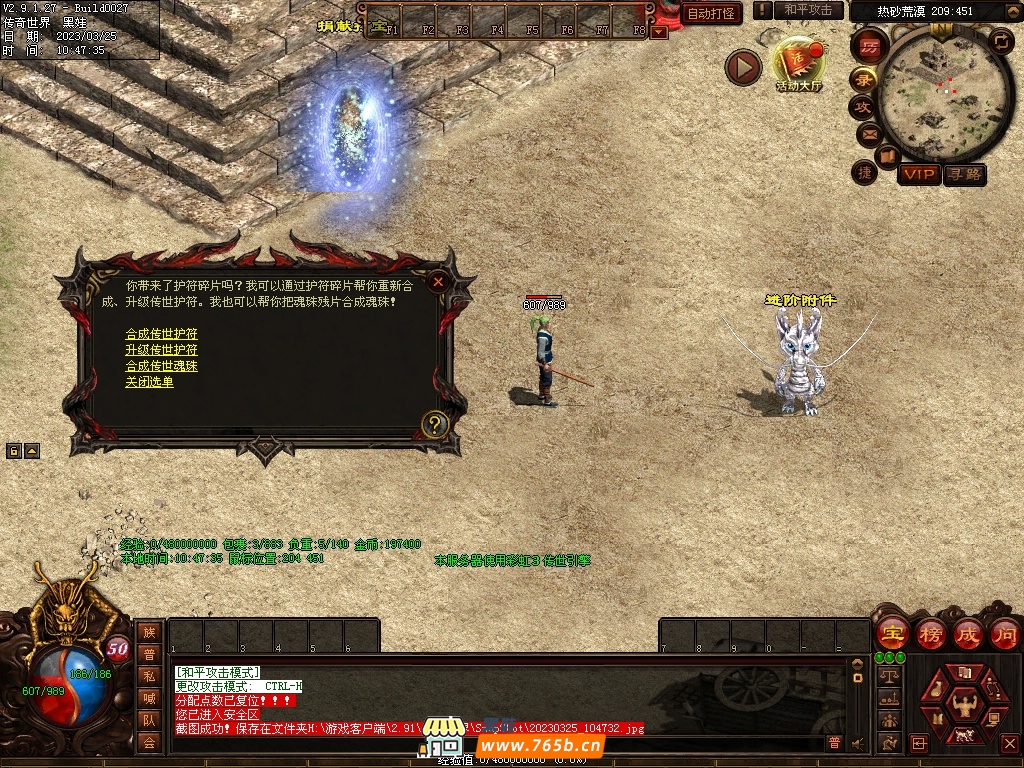
Task: Select the 升级传世护符 option
Action: point(161,350)
